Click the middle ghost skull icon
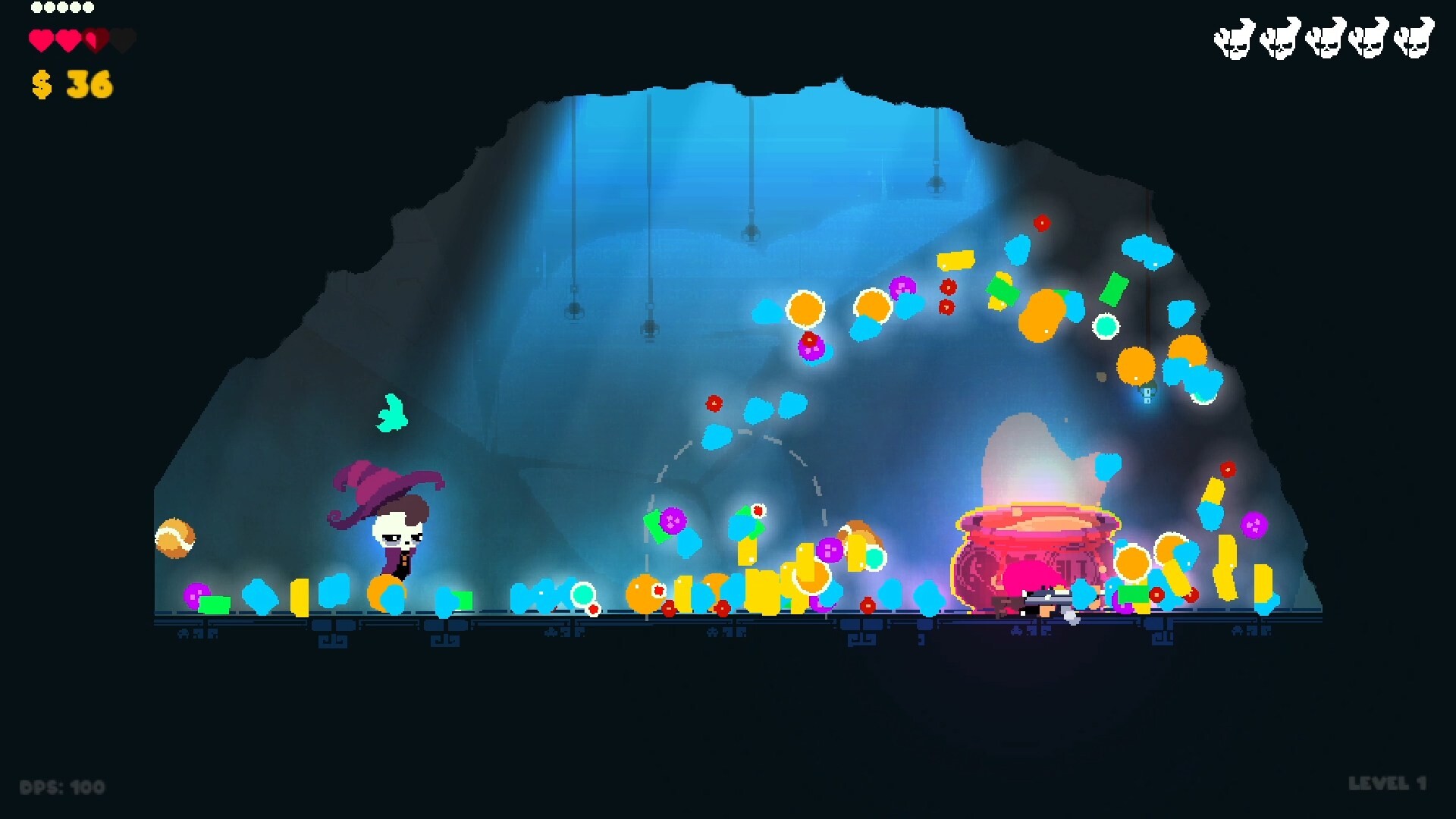 pos(1324,39)
